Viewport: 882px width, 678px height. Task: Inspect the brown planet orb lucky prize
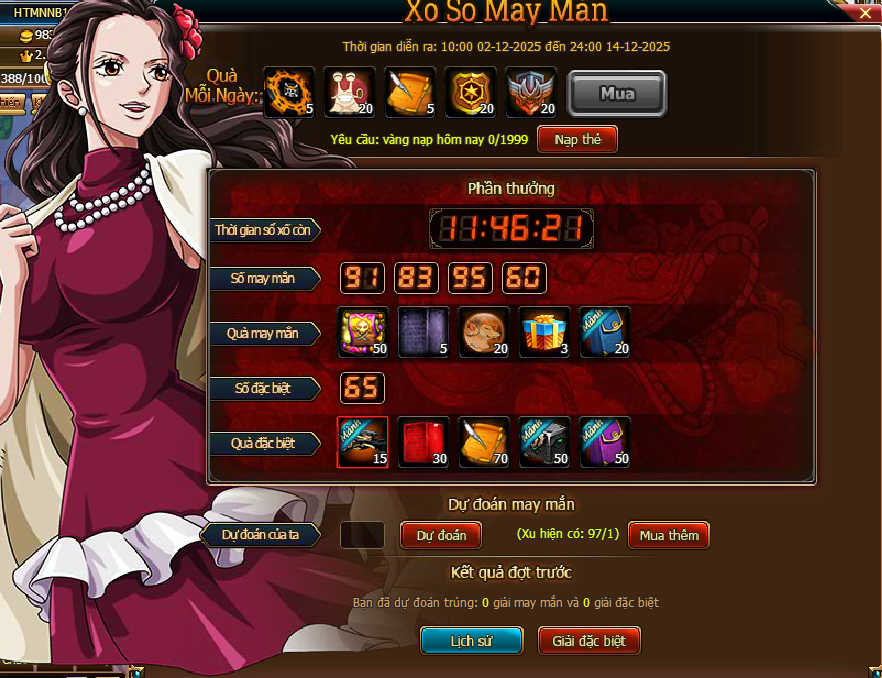point(484,333)
